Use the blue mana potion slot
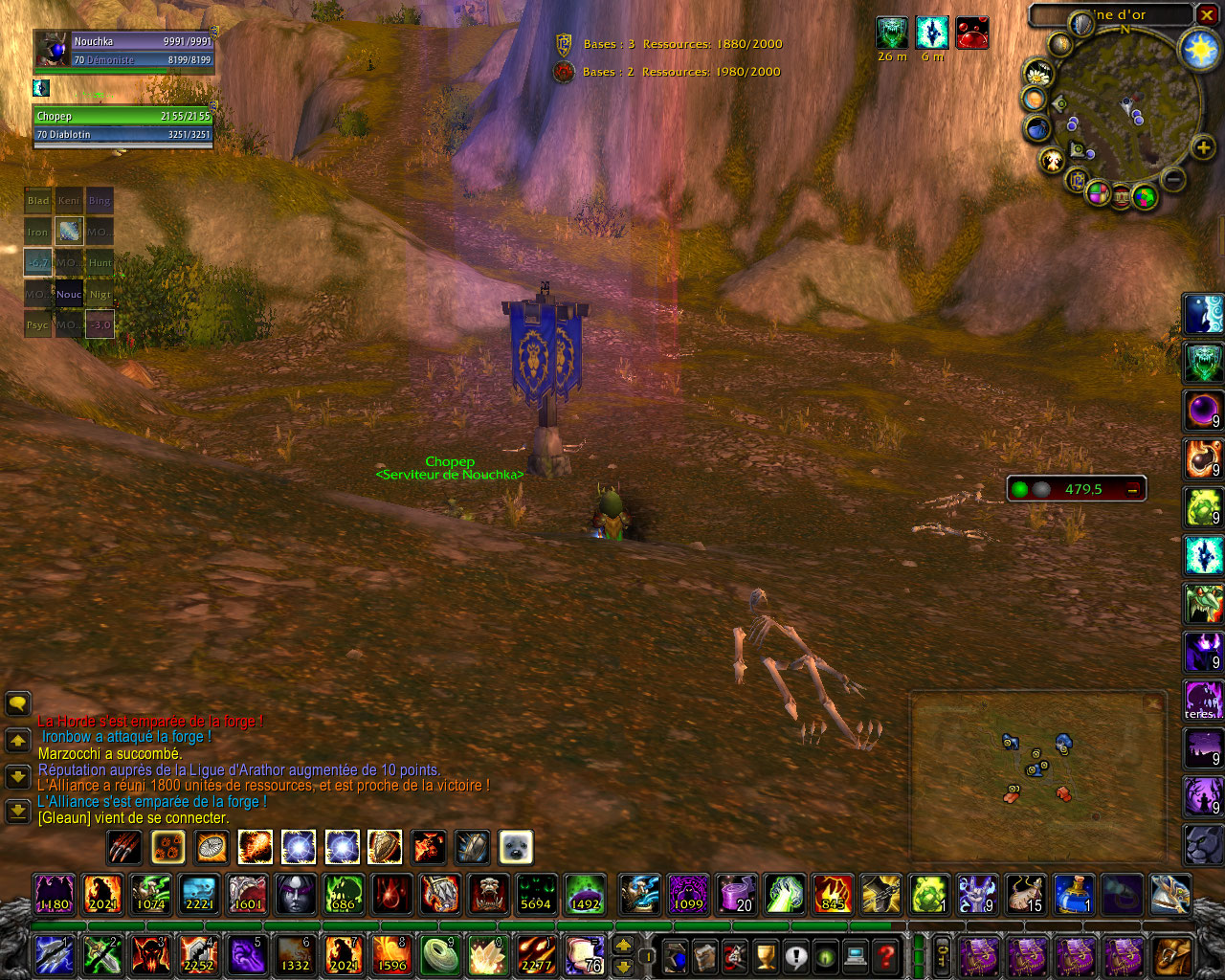 point(1075,895)
